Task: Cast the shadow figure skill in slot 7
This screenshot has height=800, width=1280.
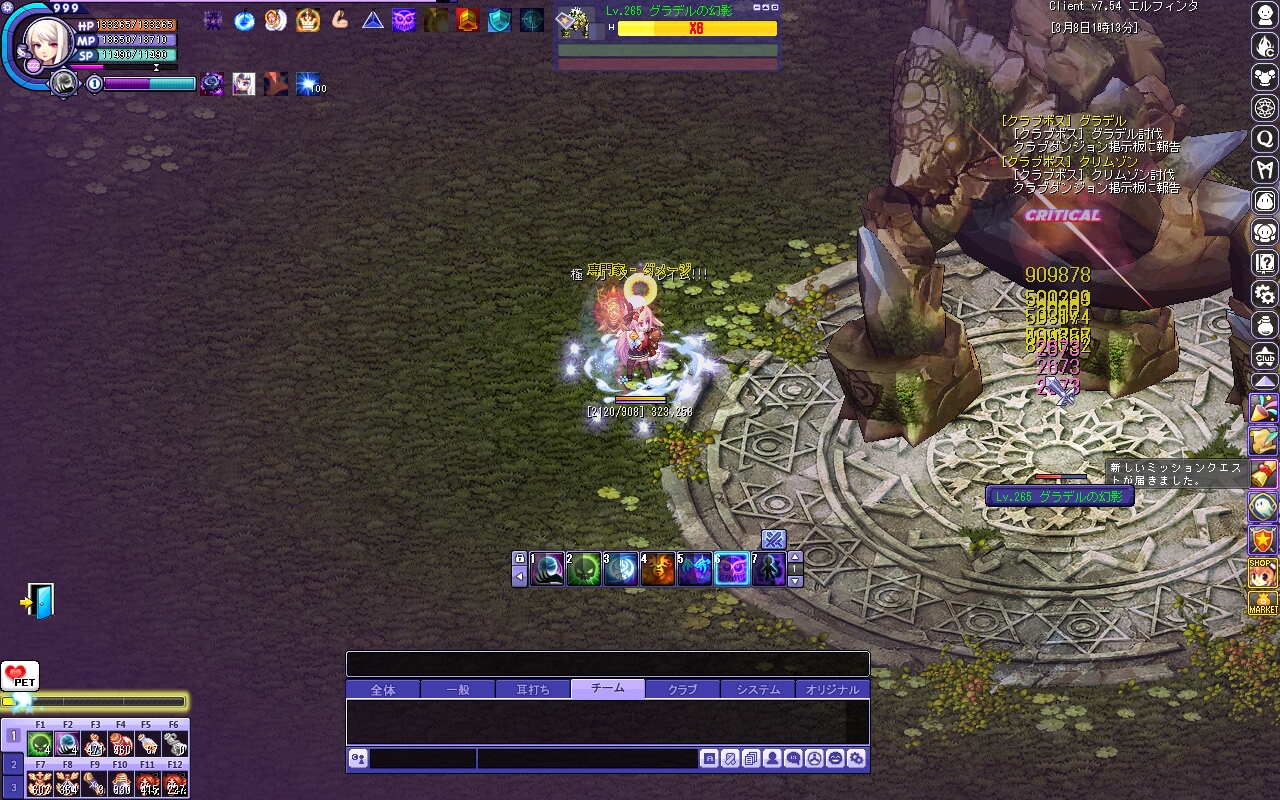Action: [x=769, y=570]
